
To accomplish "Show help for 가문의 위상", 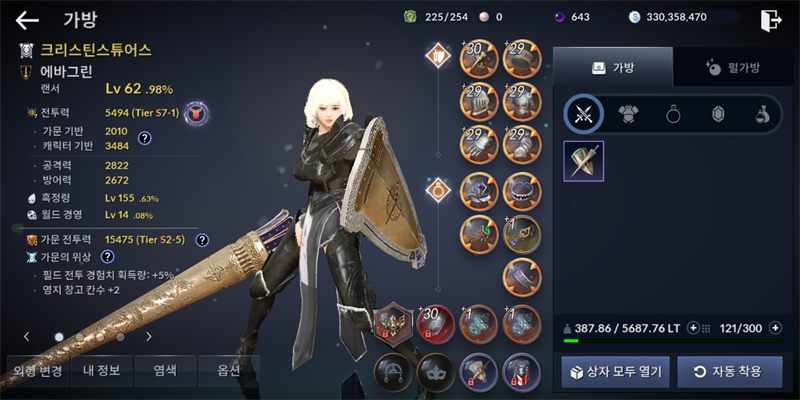I will (x=108, y=257).
